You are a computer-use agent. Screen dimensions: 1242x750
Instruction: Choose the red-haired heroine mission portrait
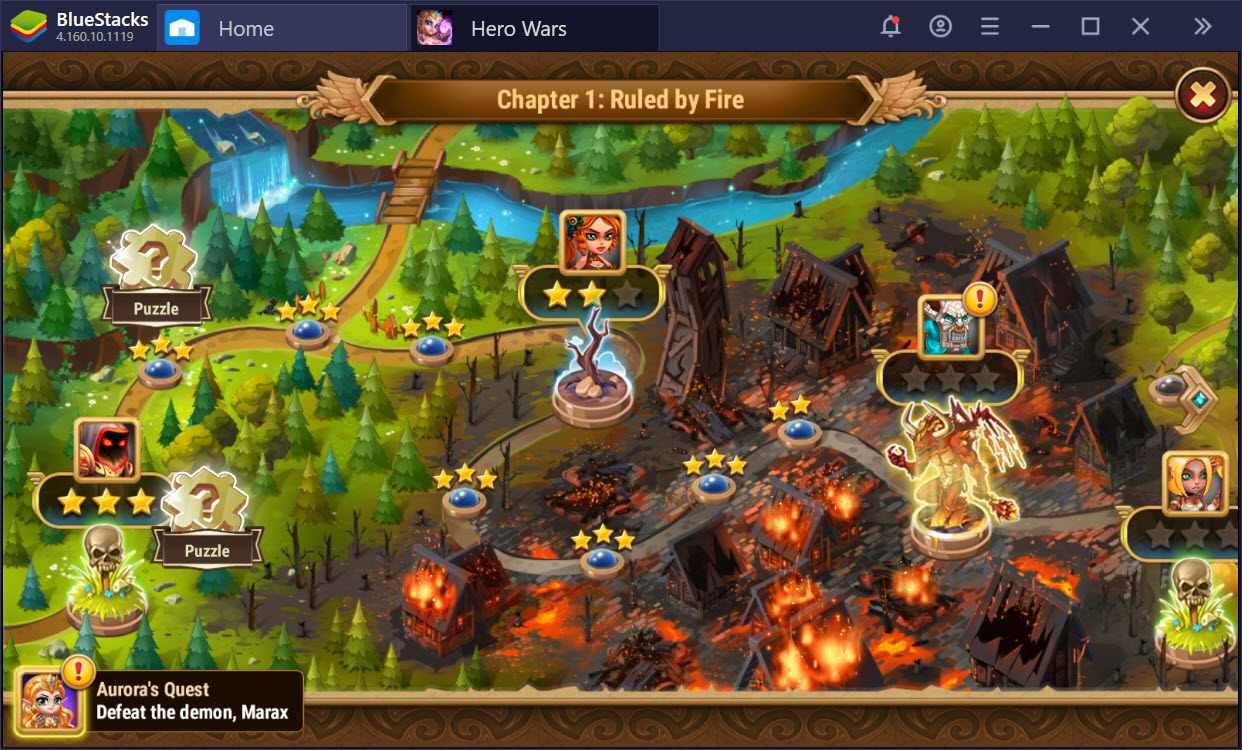point(593,242)
